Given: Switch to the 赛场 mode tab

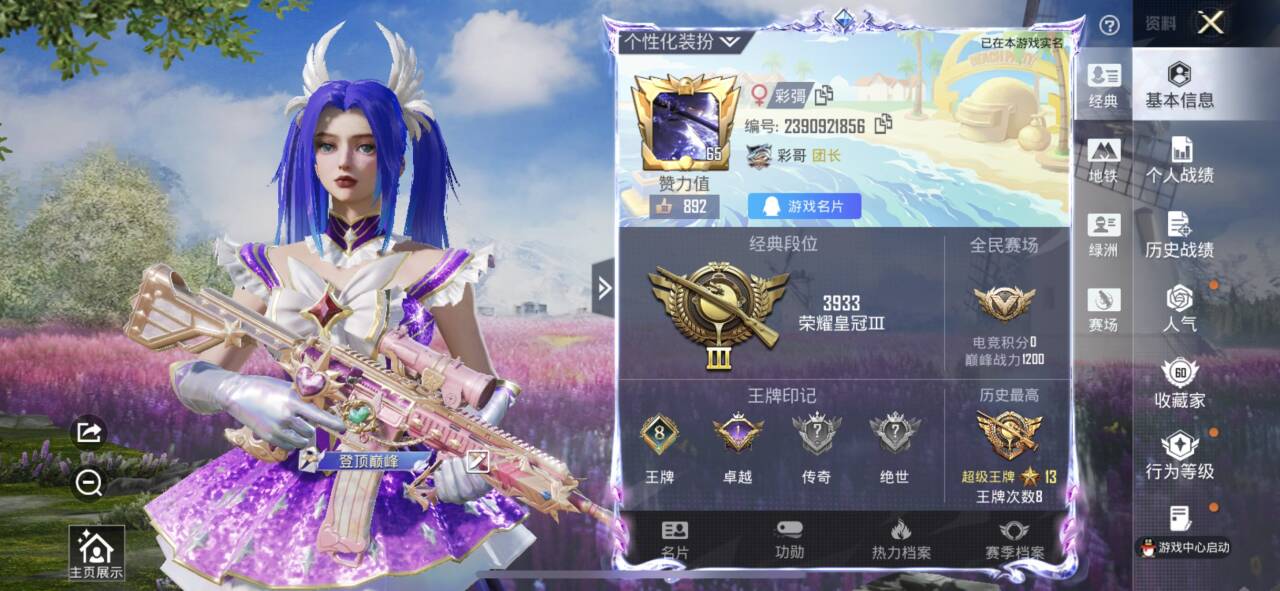Looking at the screenshot, I should coord(1104,310).
